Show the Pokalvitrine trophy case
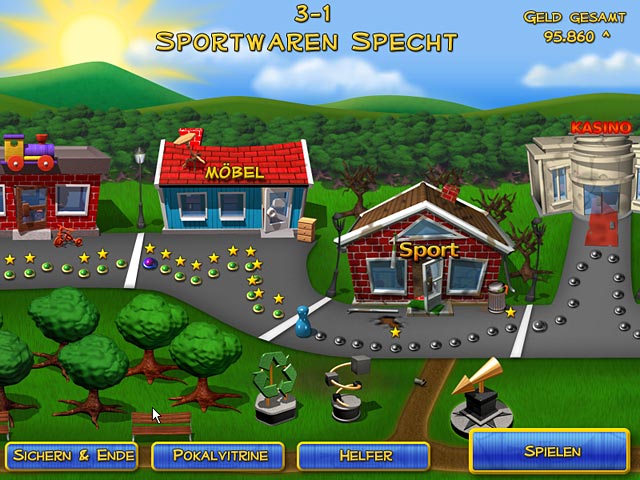The image size is (640, 480). [x=218, y=456]
